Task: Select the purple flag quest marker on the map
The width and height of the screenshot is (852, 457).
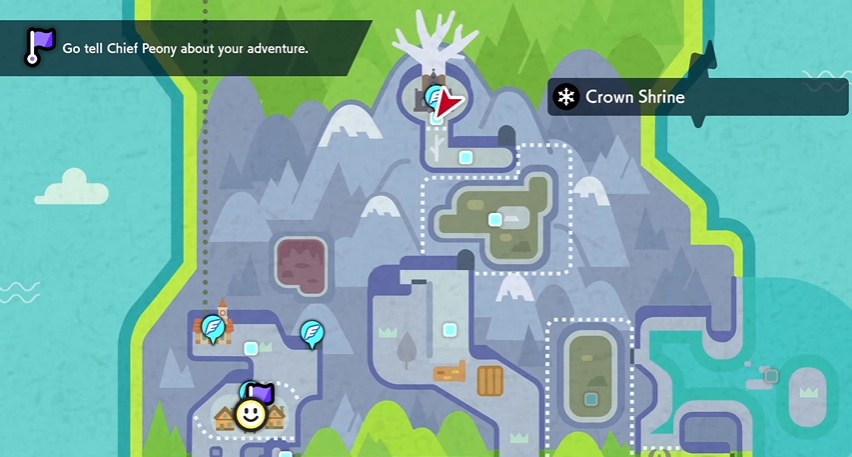Action: point(262,392)
